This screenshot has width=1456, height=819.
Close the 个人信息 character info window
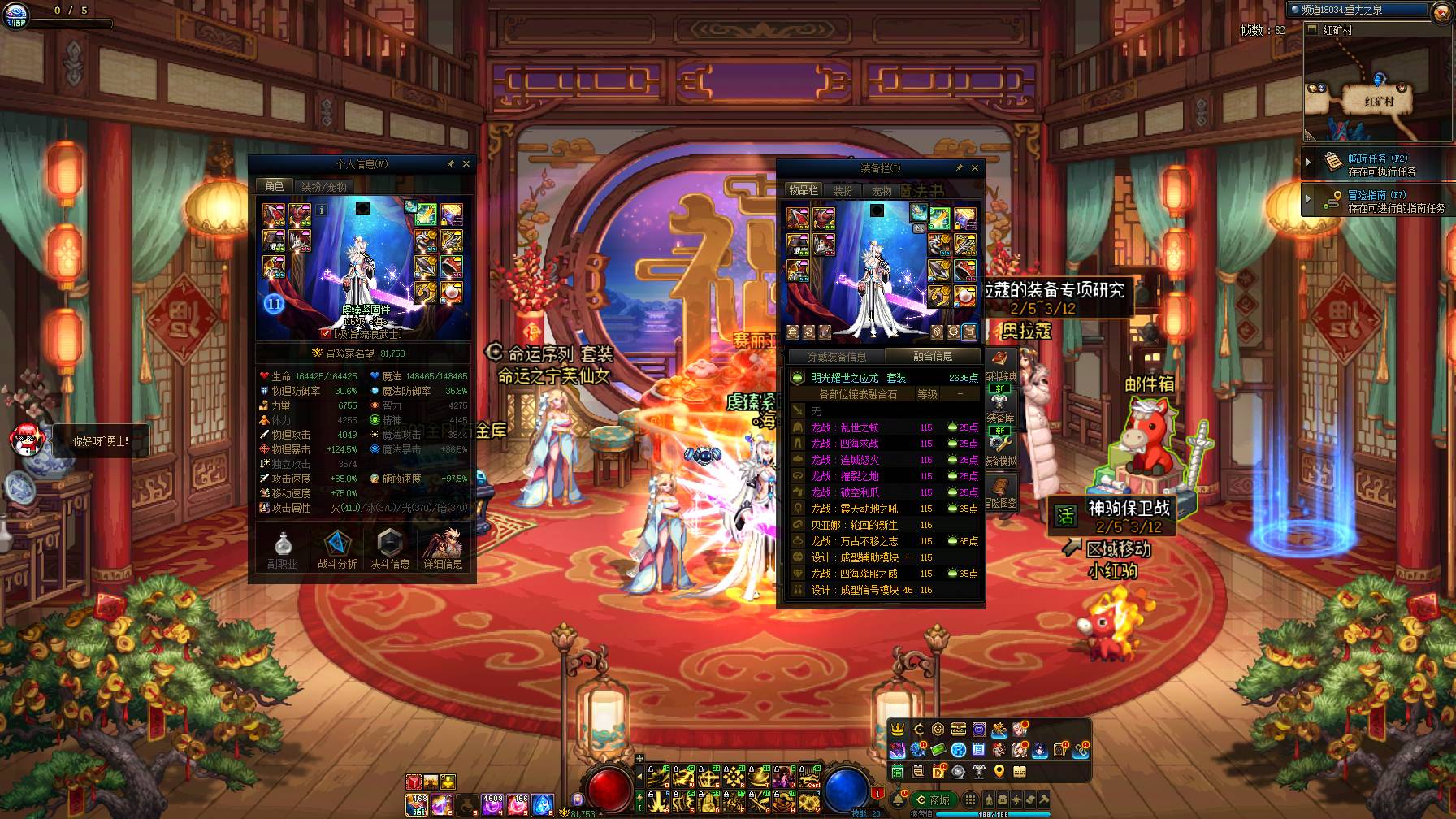pos(466,164)
